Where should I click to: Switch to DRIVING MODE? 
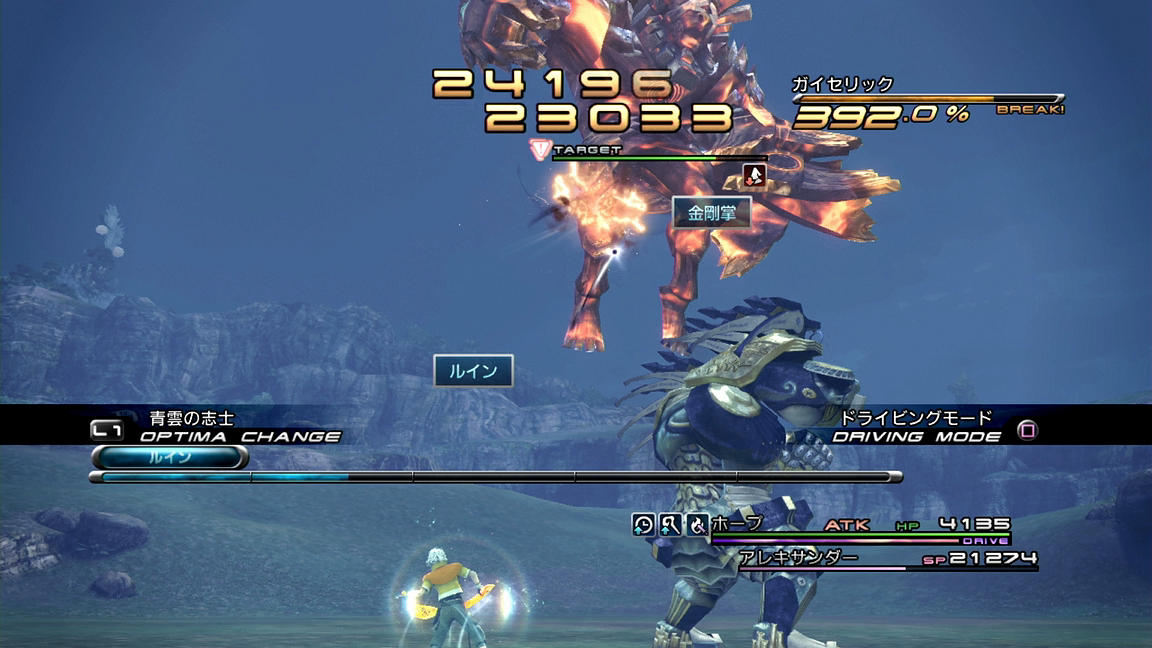point(917,436)
